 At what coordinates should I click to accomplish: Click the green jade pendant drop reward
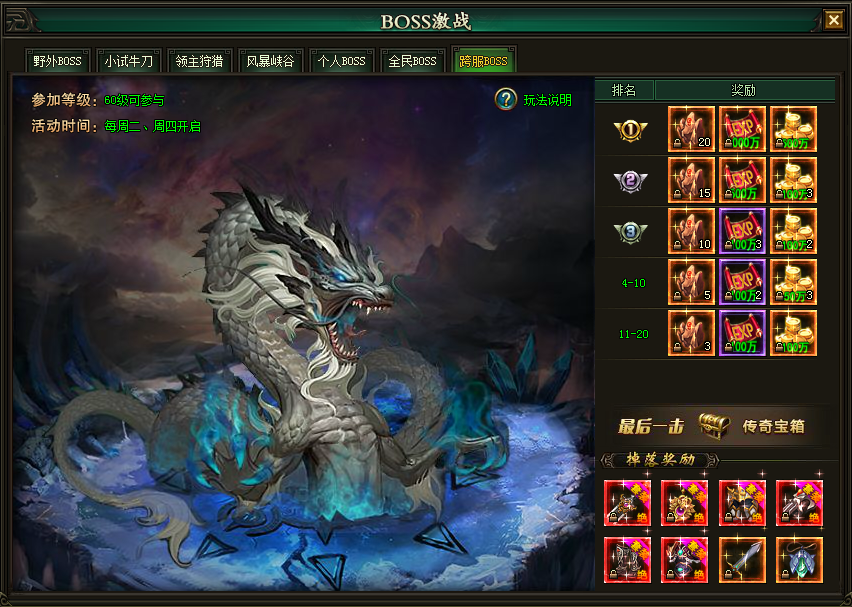tap(799, 560)
